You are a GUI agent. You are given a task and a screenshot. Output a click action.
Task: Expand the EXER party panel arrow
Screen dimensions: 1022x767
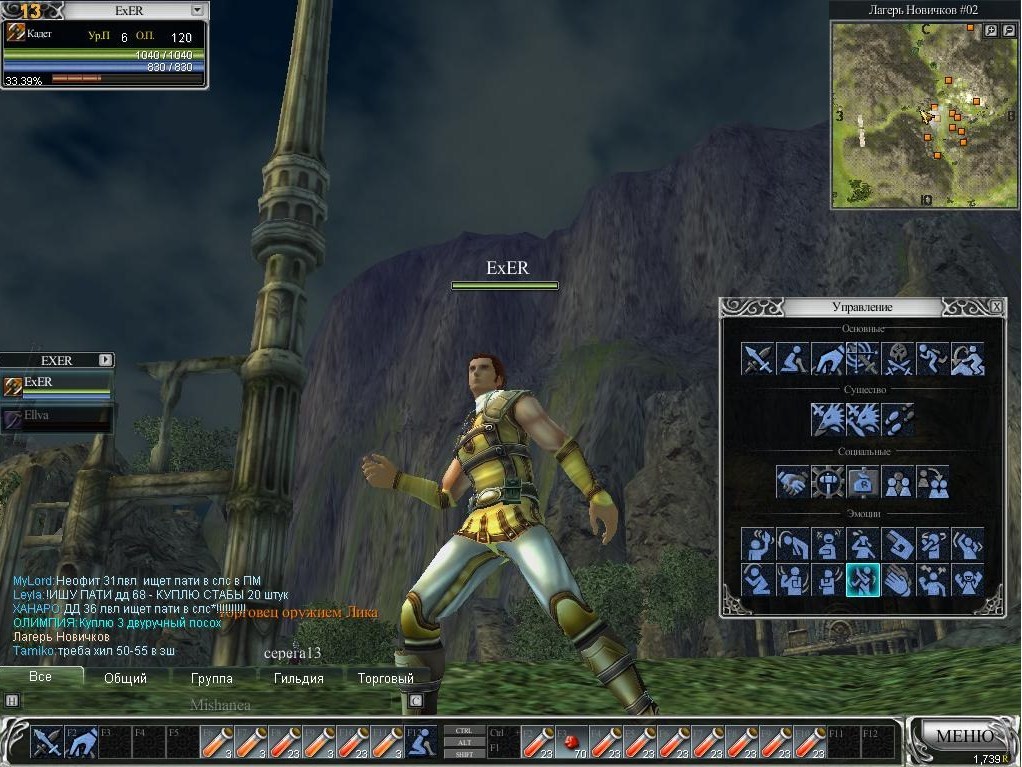click(x=106, y=360)
